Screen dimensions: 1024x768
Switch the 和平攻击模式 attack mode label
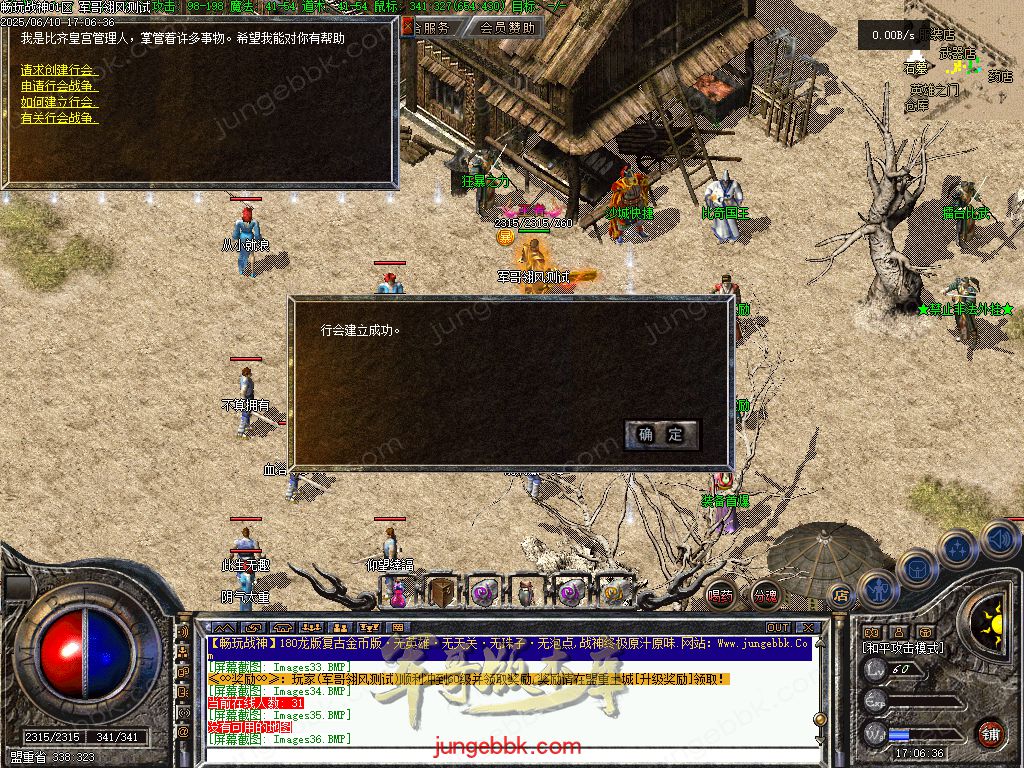(902, 648)
